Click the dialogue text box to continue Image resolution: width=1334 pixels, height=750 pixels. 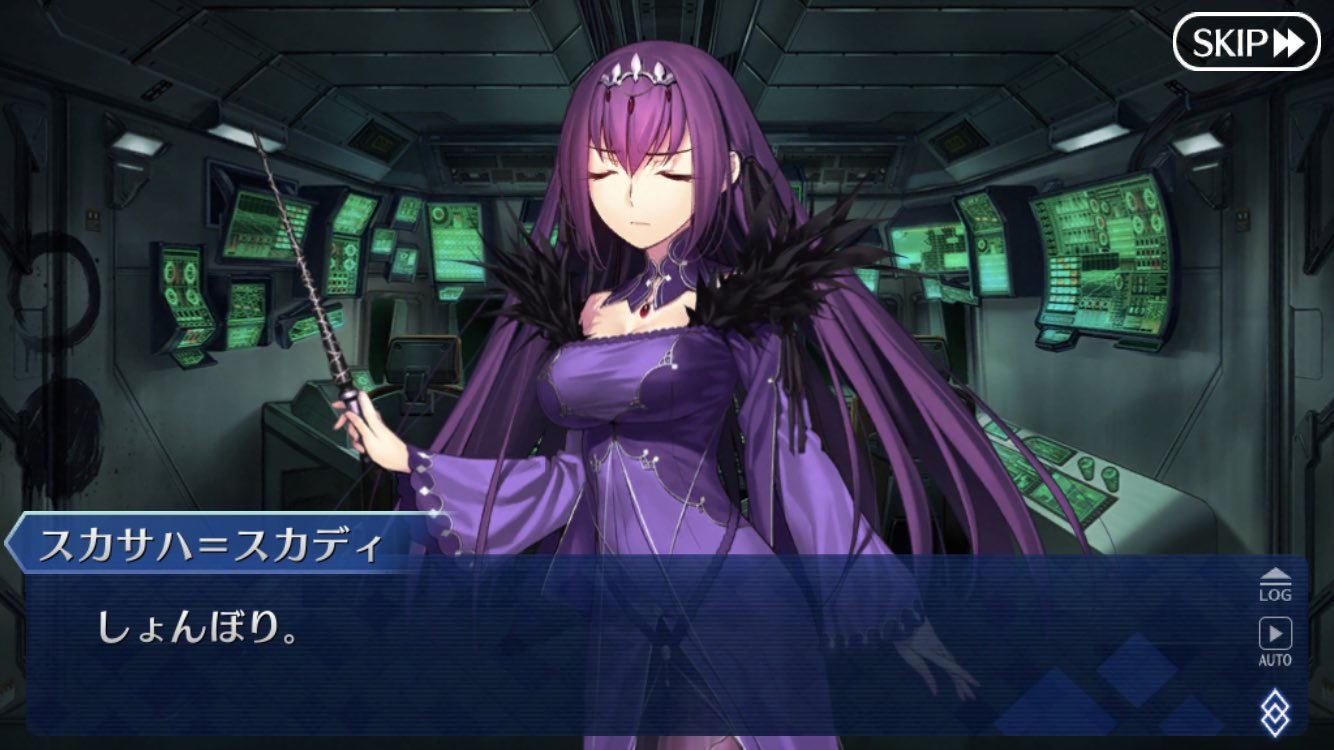pos(640,650)
